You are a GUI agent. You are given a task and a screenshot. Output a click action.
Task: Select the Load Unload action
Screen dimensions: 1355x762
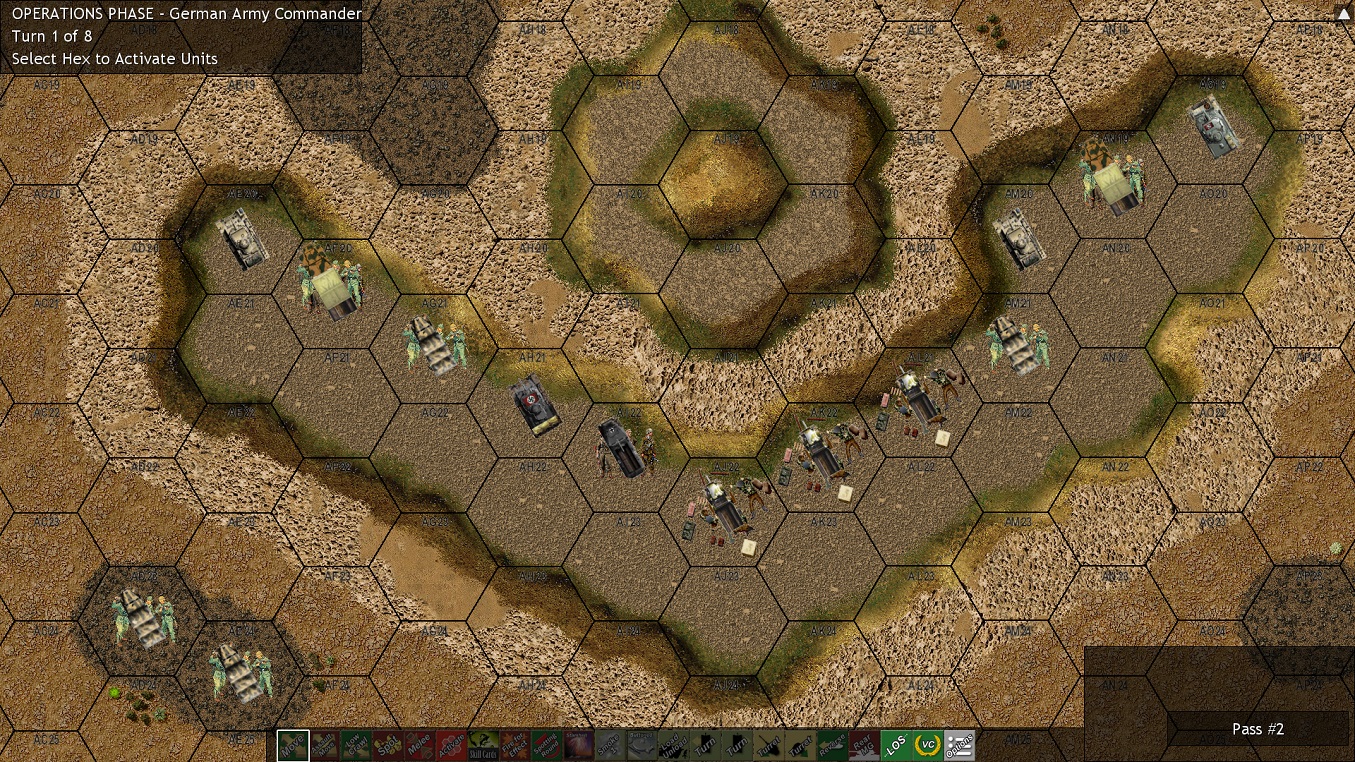point(674,746)
